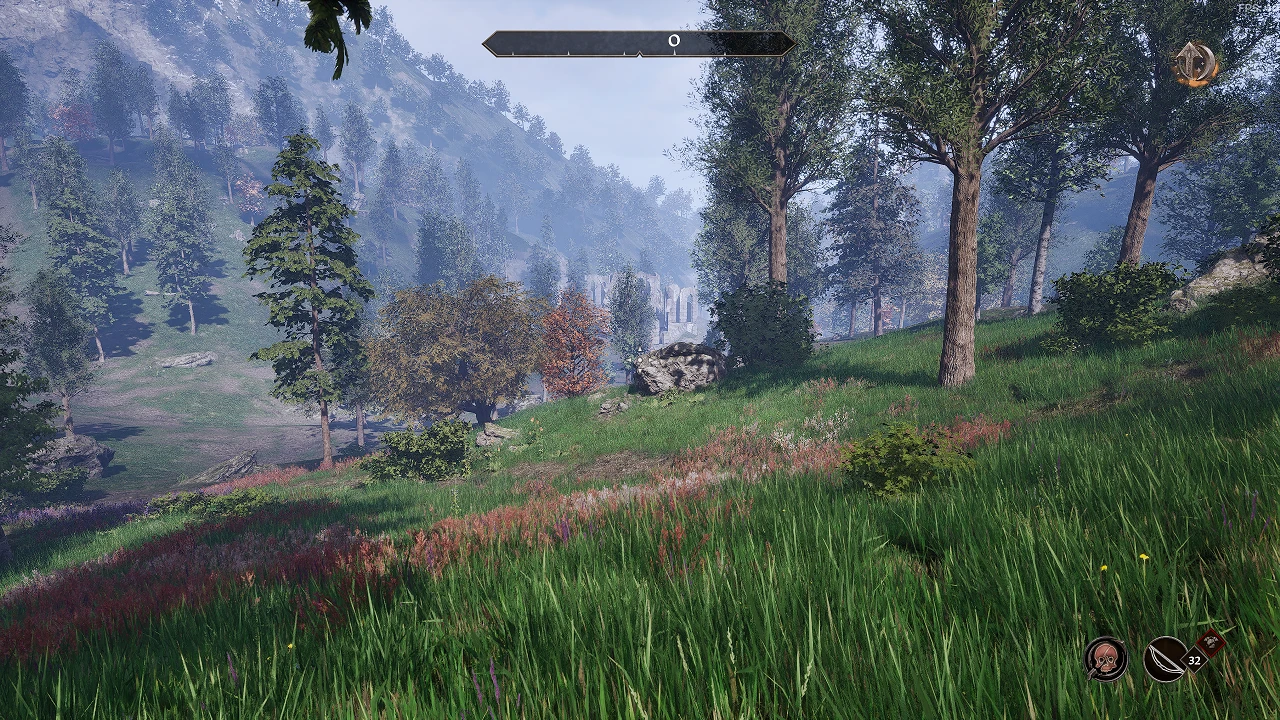Click the compass bar
Viewport: 1280px width, 720px height.
pyautogui.click(x=638, y=43)
